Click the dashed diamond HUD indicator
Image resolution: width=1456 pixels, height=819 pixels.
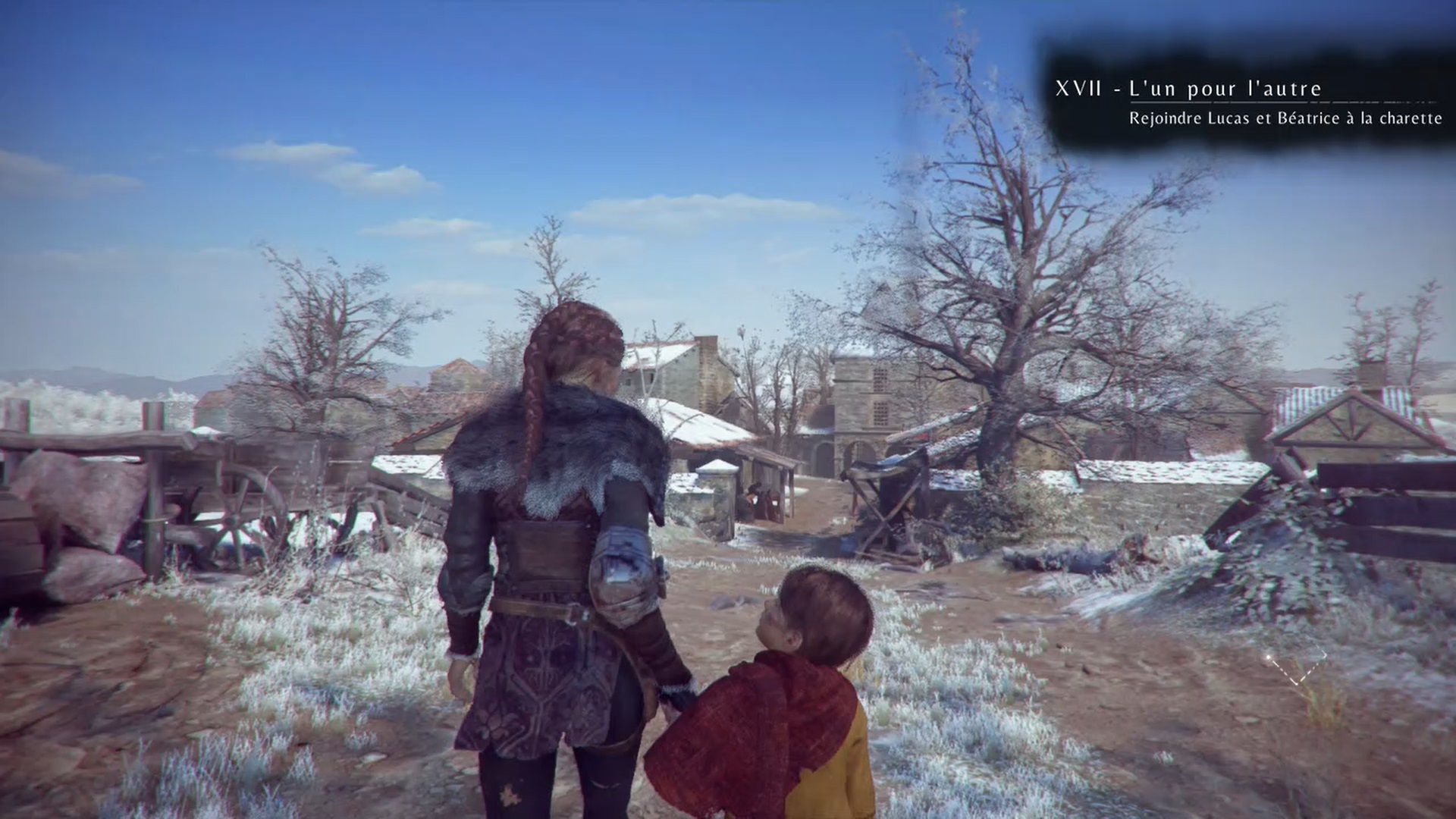point(1295,665)
